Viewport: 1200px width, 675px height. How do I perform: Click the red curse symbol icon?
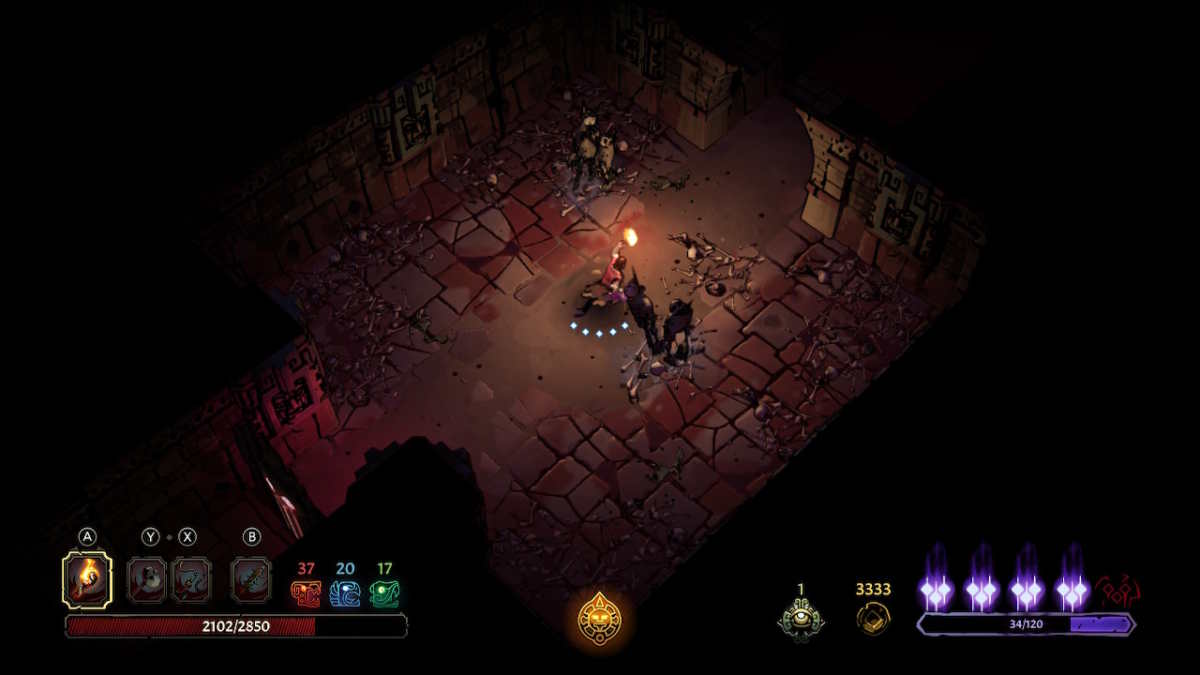coord(1119,591)
